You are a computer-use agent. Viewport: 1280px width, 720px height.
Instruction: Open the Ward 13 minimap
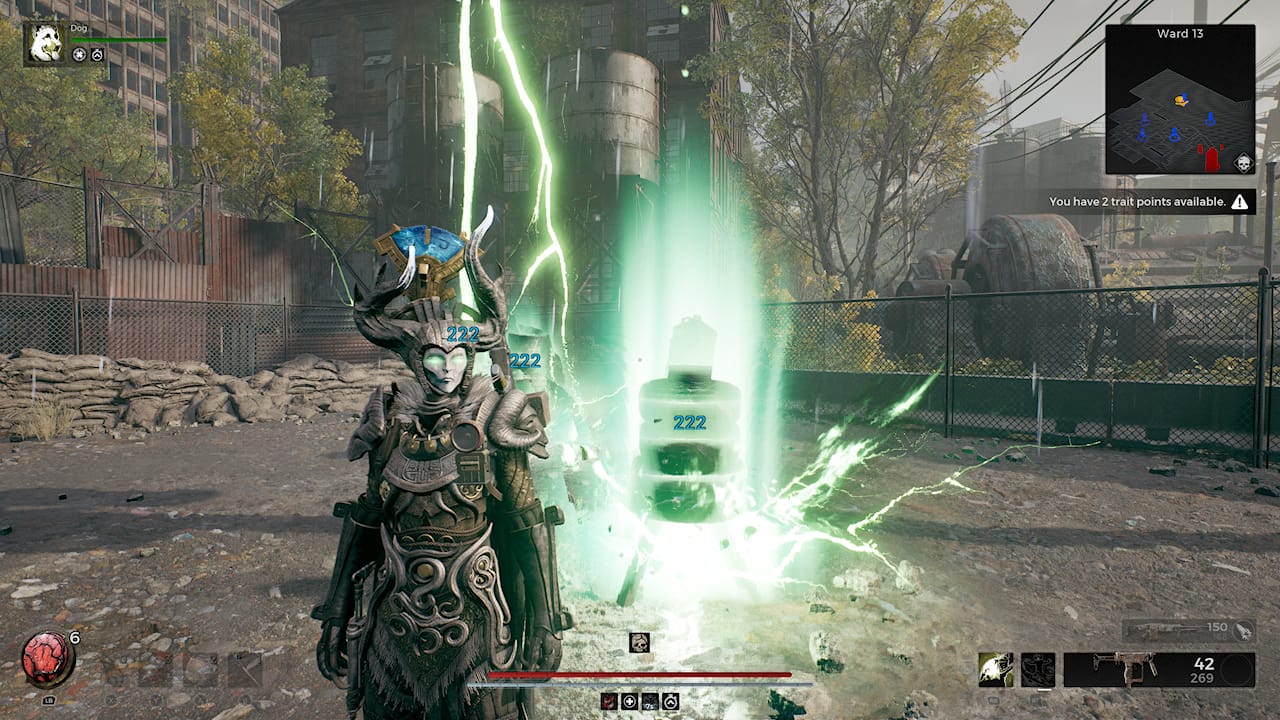tap(1180, 100)
